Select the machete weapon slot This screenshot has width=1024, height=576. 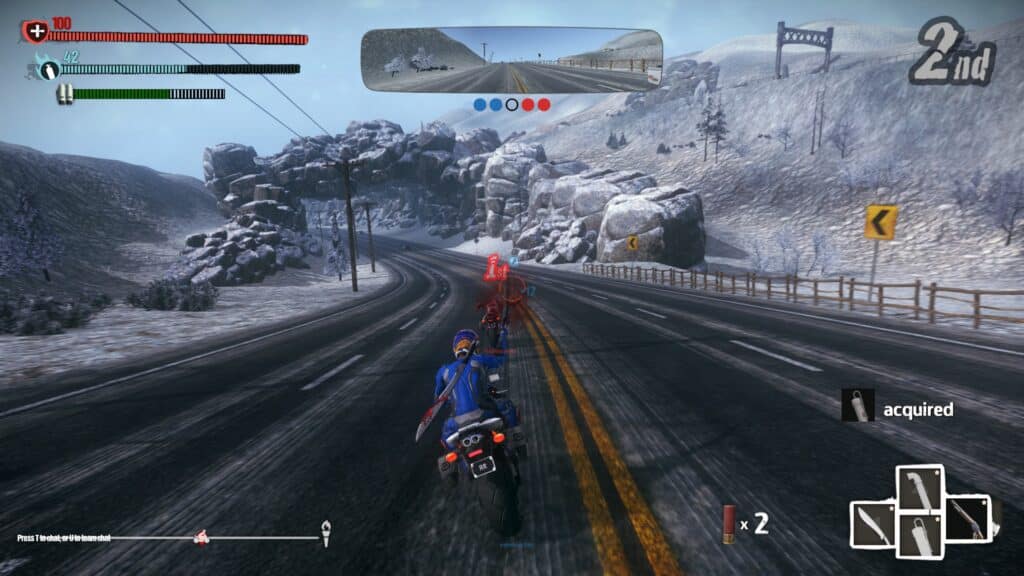(872, 524)
